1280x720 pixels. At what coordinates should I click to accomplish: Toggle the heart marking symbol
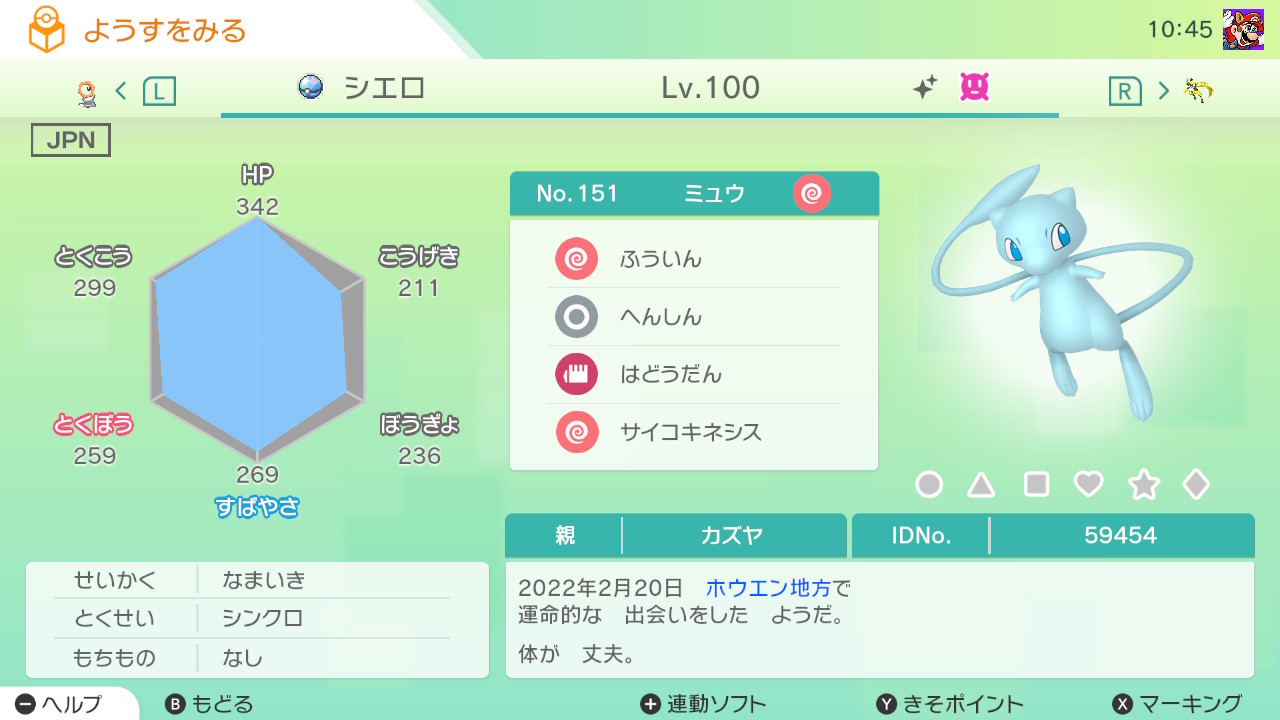(x=1086, y=484)
